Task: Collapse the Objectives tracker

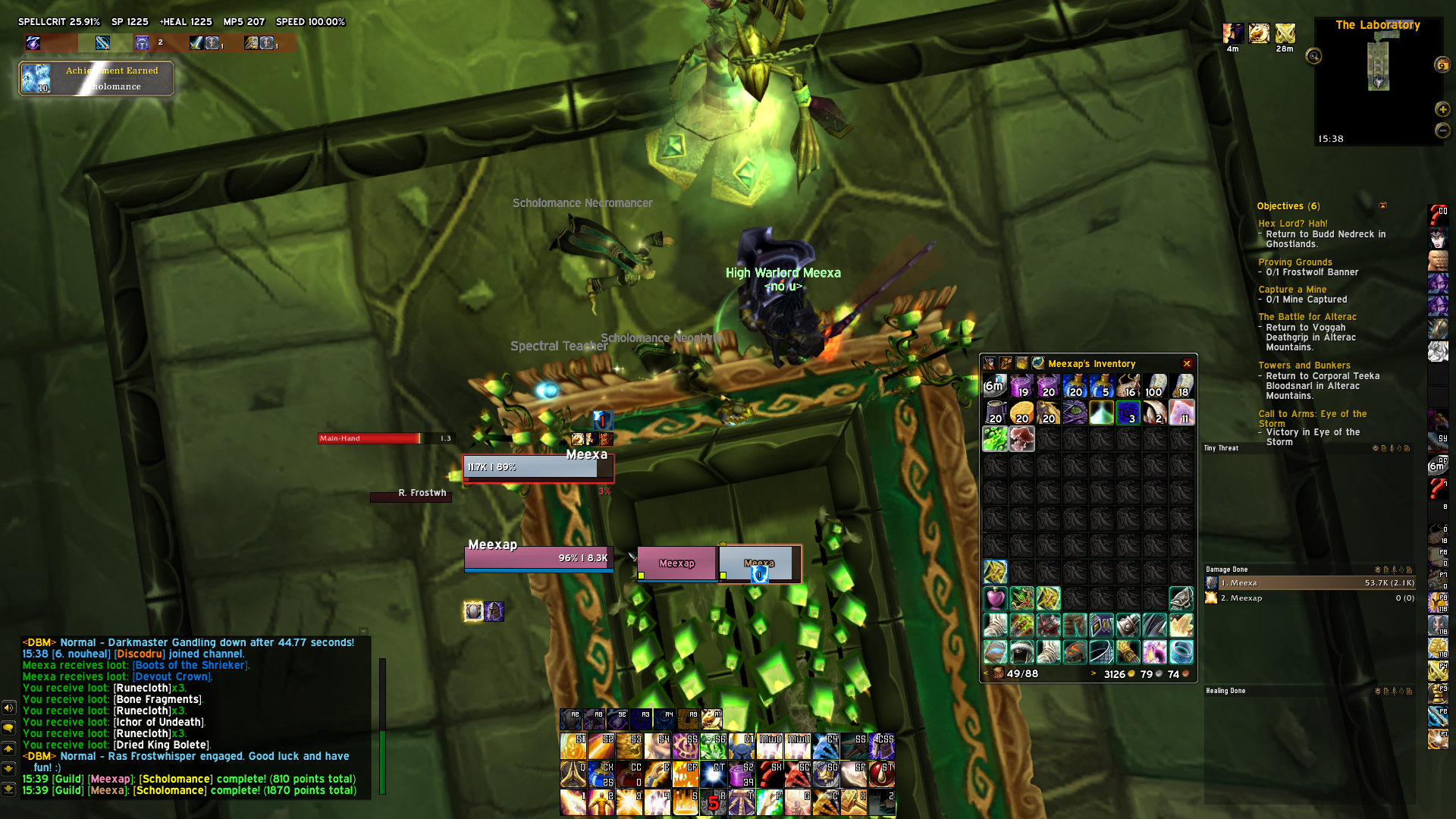Action: click(1382, 206)
